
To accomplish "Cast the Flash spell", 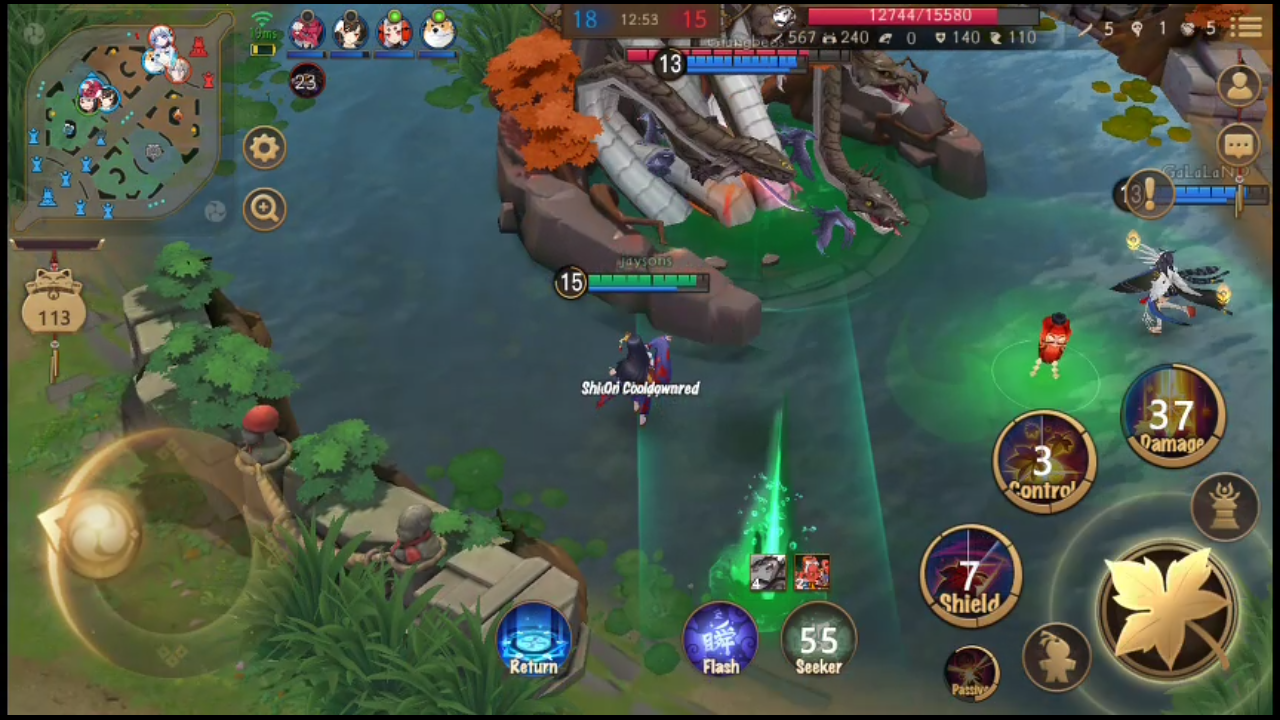I will (720, 638).
